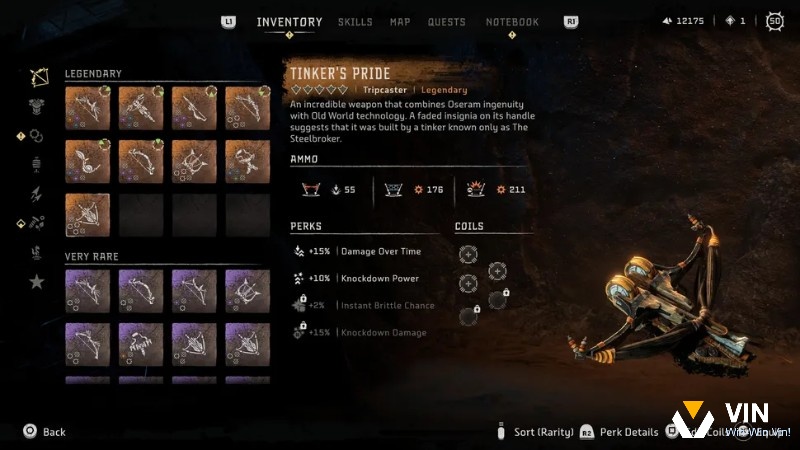
Task: Select the first Legendary weapon slot
Action: (85, 107)
